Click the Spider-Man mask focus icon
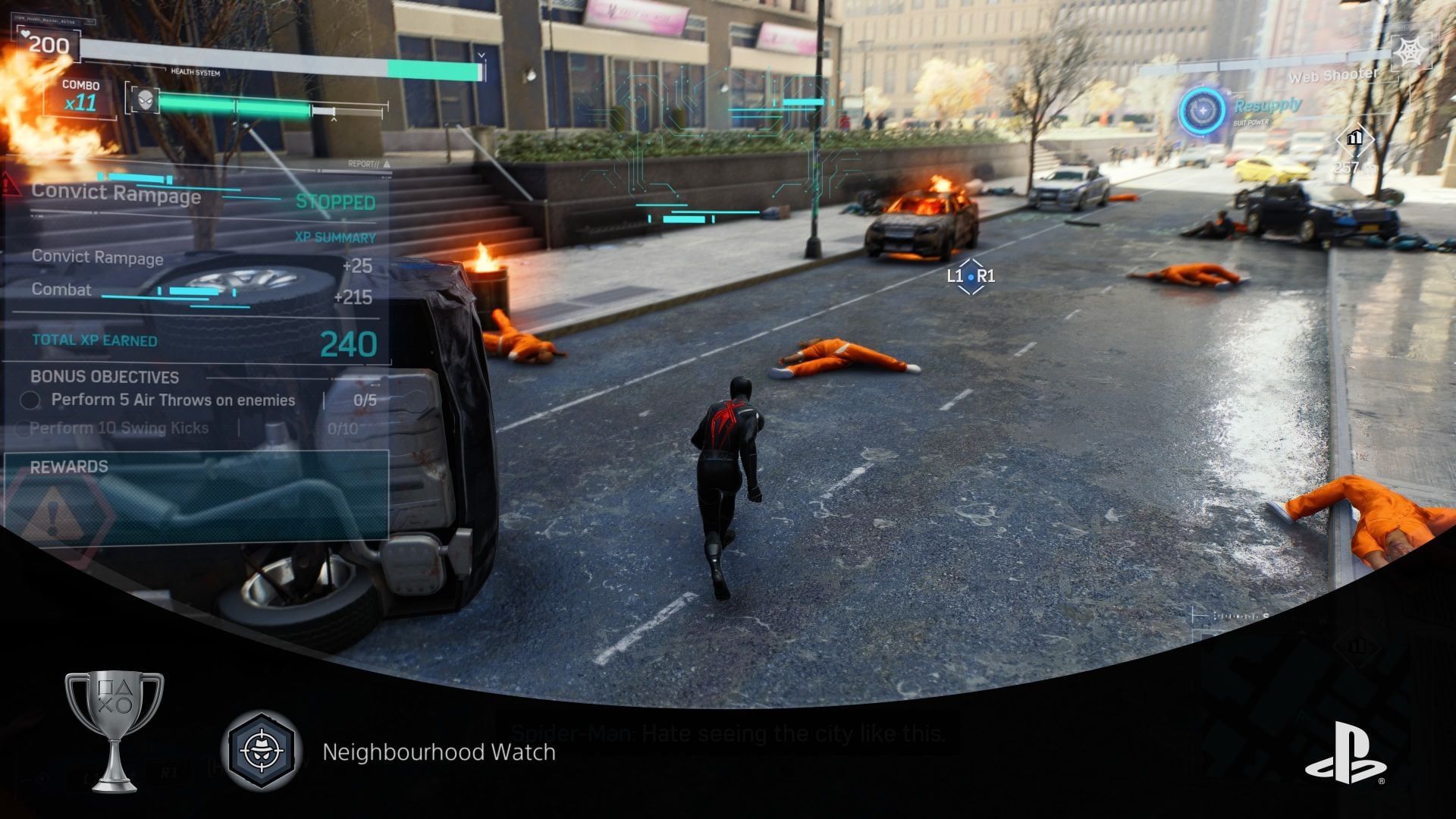This screenshot has height=819, width=1456. [144, 99]
